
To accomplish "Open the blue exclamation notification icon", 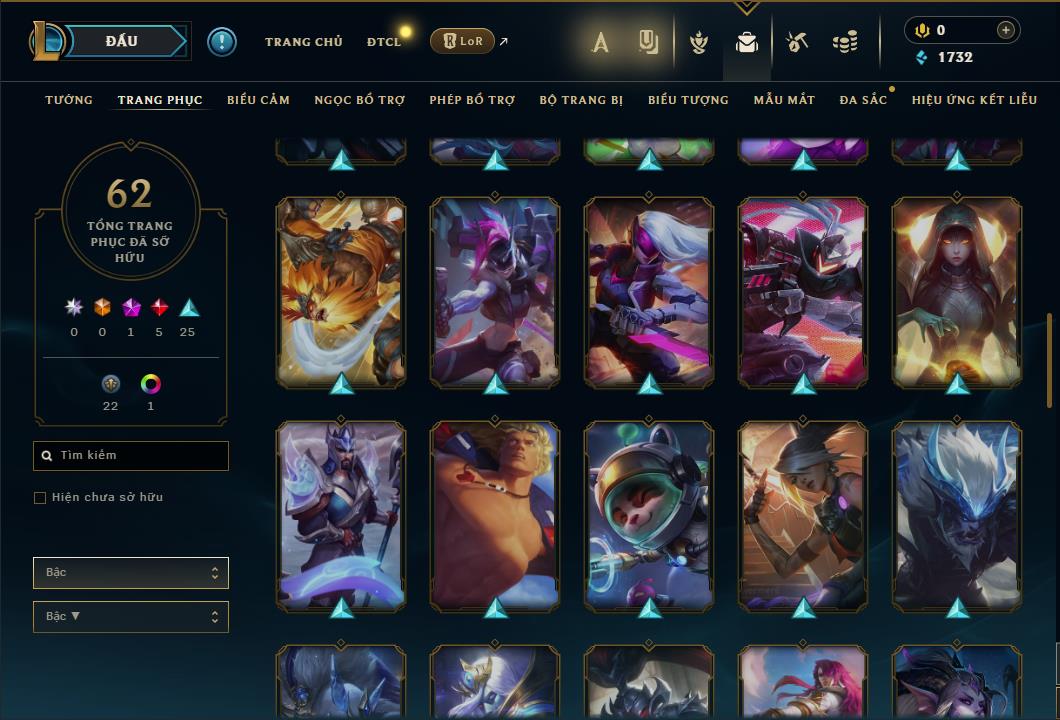I will click(222, 42).
